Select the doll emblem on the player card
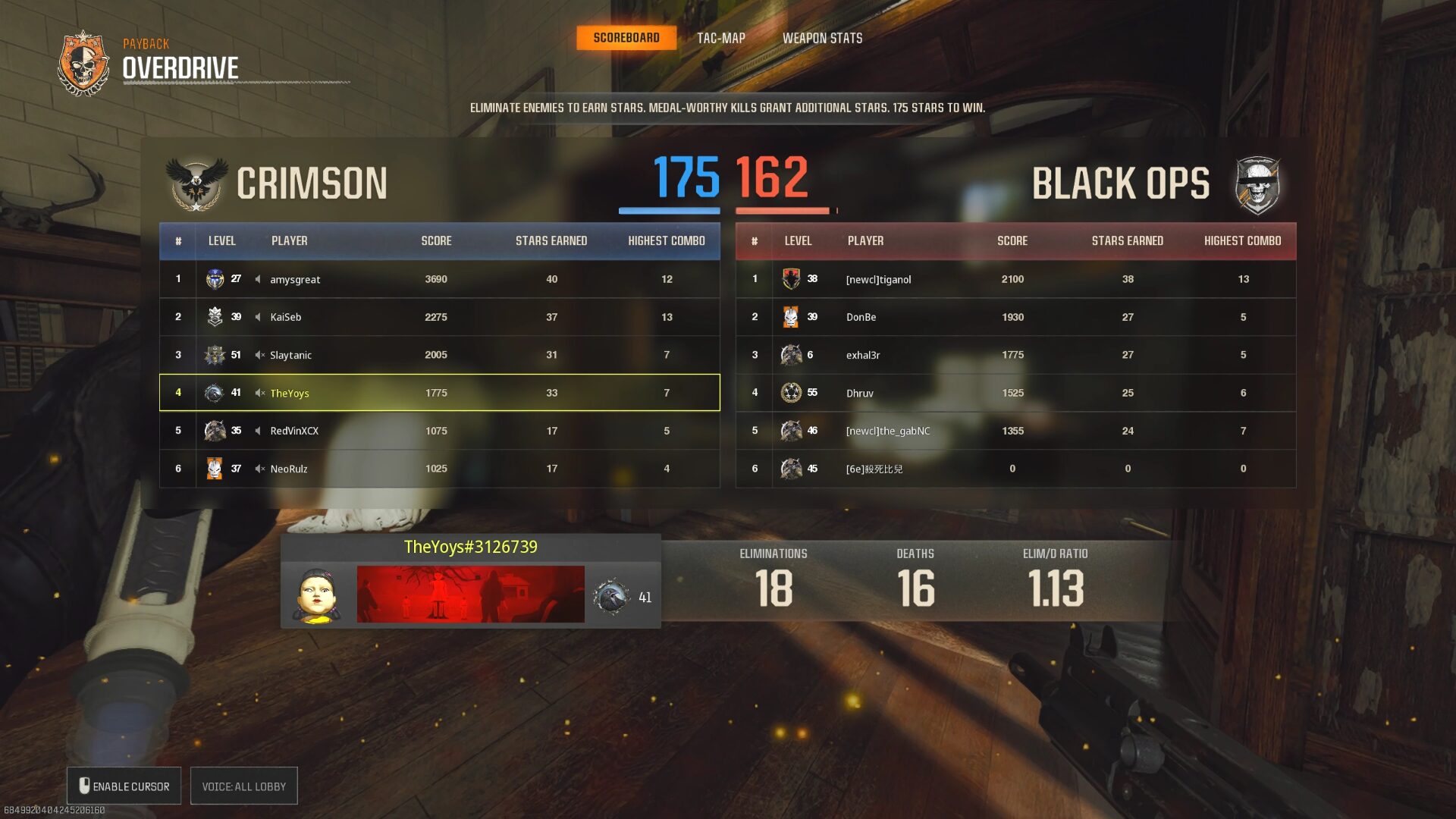Viewport: 1456px width, 819px height. (317, 596)
